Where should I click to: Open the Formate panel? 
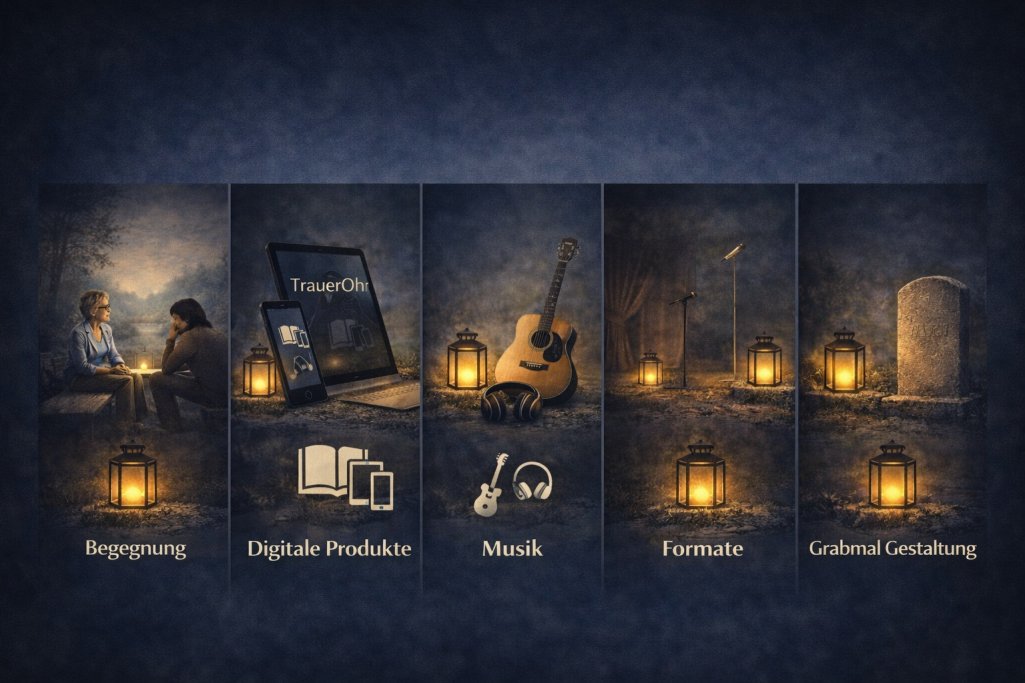[701, 548]
